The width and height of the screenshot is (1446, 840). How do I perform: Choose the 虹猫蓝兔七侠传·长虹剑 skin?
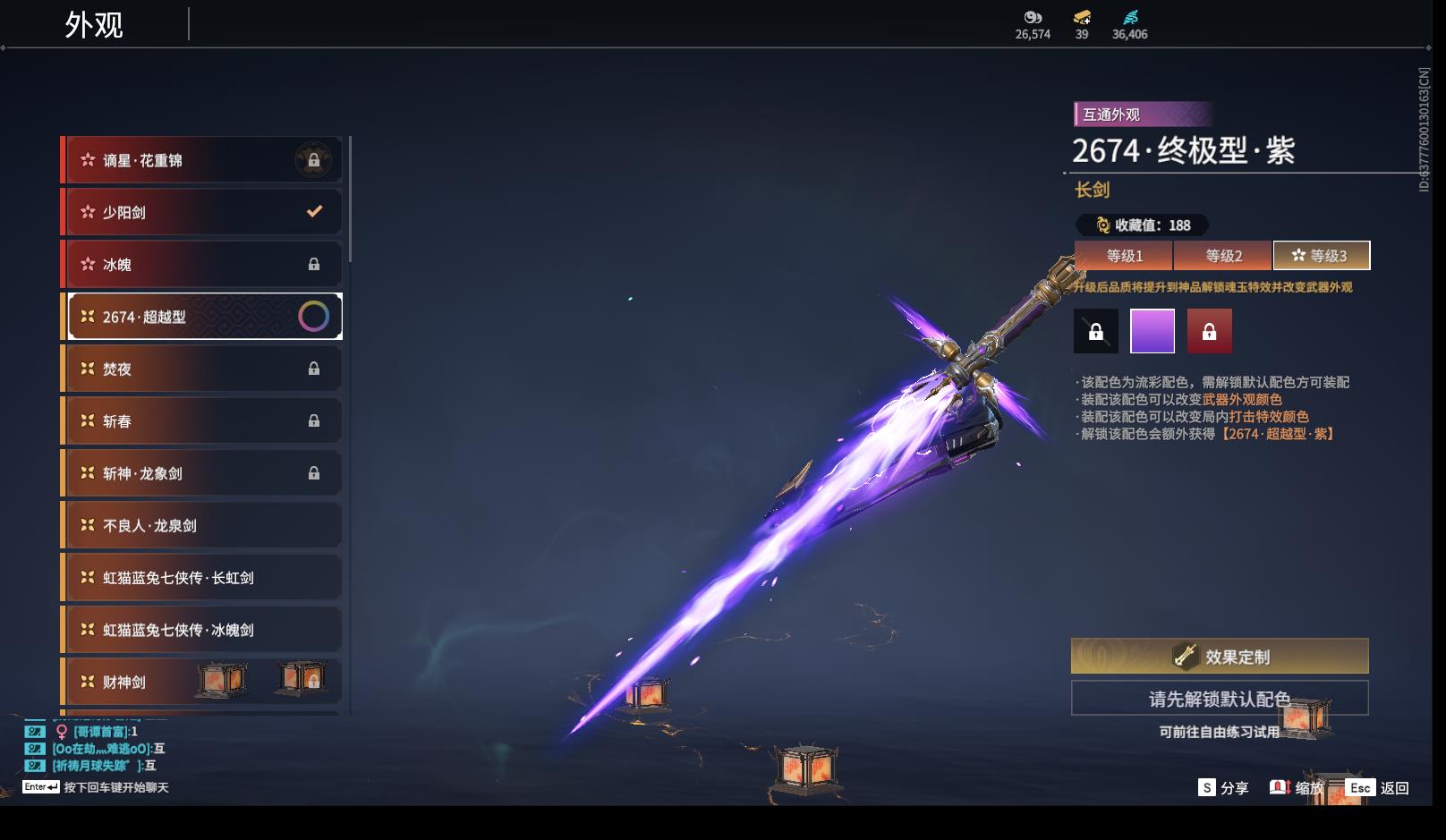201,578
